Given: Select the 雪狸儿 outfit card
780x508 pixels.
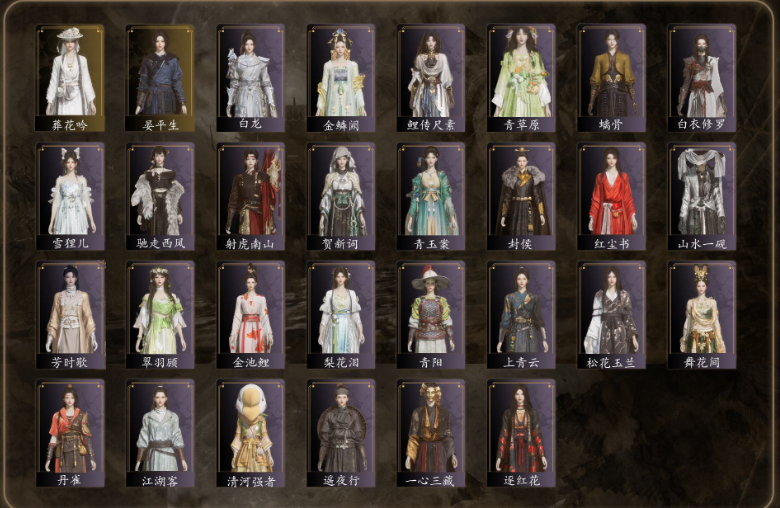Looking at the screenshot, I should click(70, 196).
